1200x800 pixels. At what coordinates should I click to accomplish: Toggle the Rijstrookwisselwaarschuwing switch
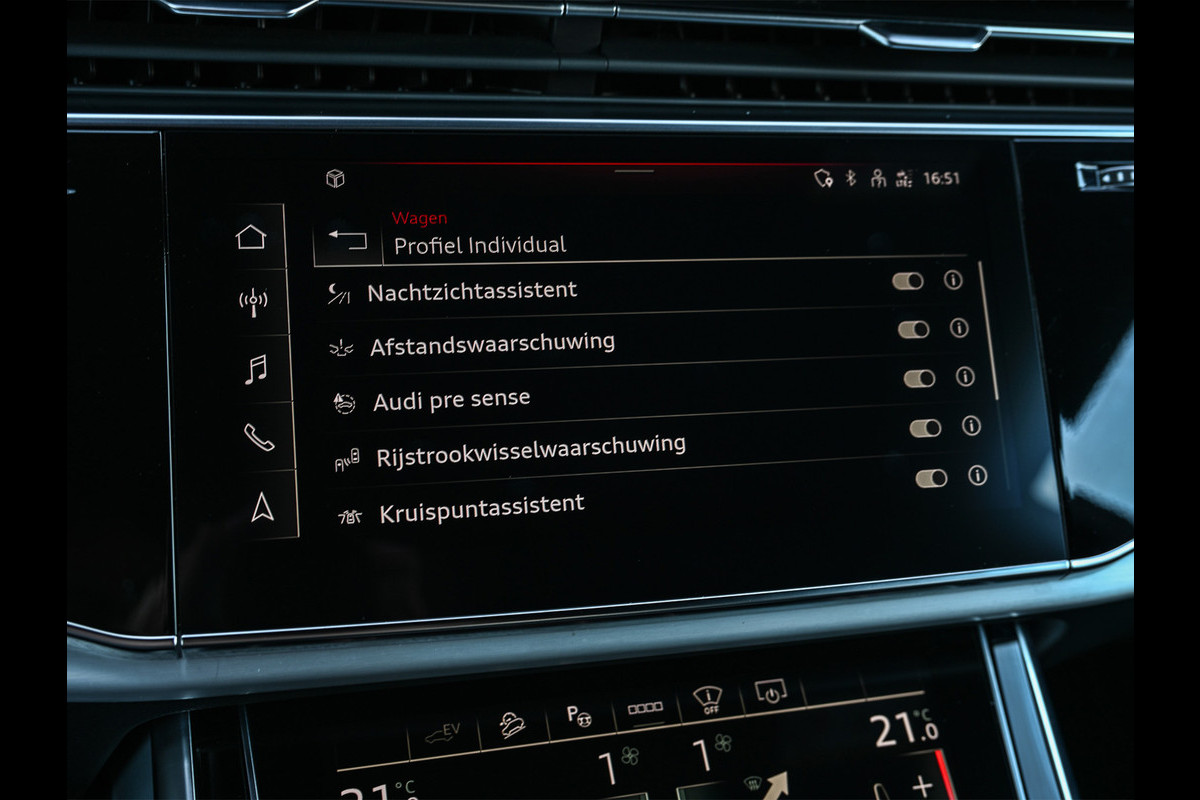coord(926,428)
